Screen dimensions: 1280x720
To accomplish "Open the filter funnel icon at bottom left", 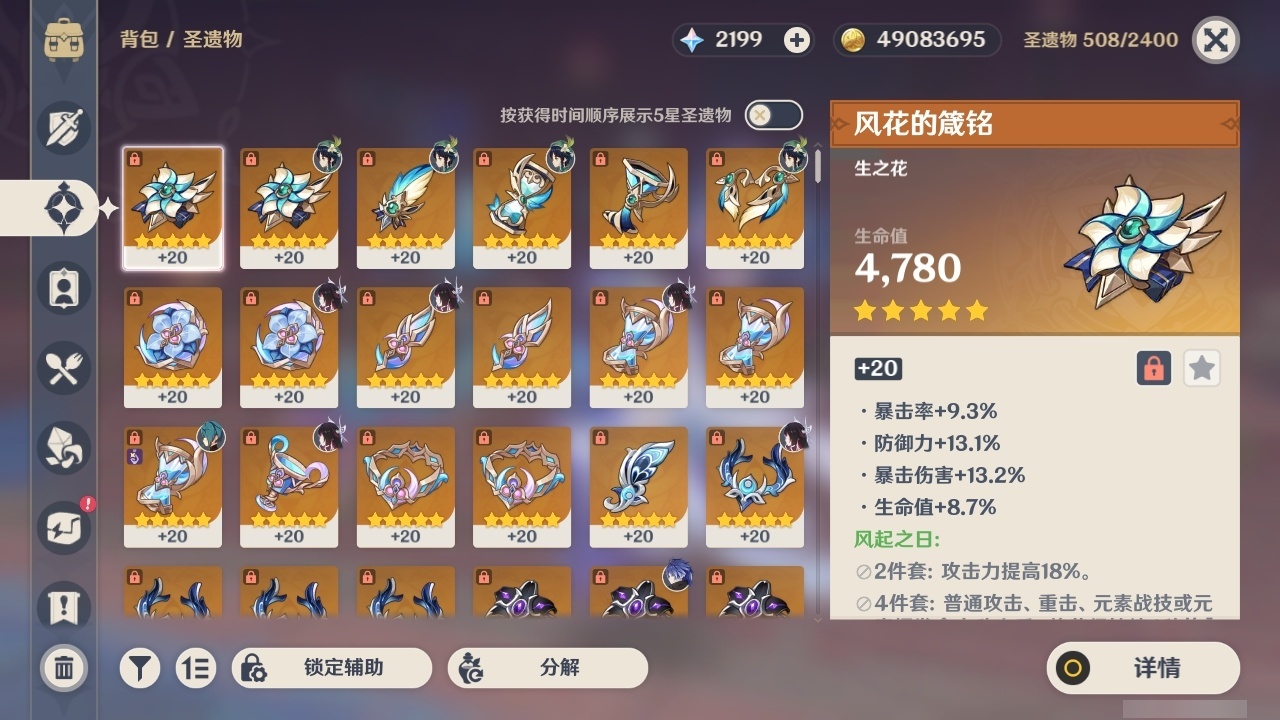I will point(140,668).
